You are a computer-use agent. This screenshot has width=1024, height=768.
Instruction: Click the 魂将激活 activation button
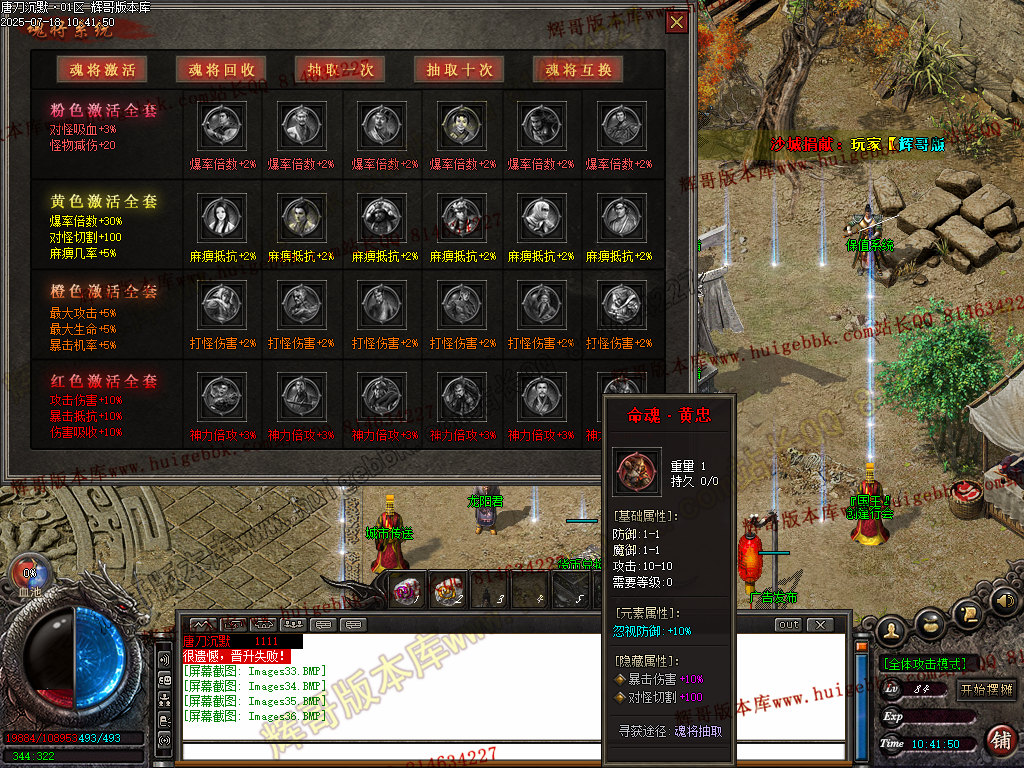[x=102, y=69]
